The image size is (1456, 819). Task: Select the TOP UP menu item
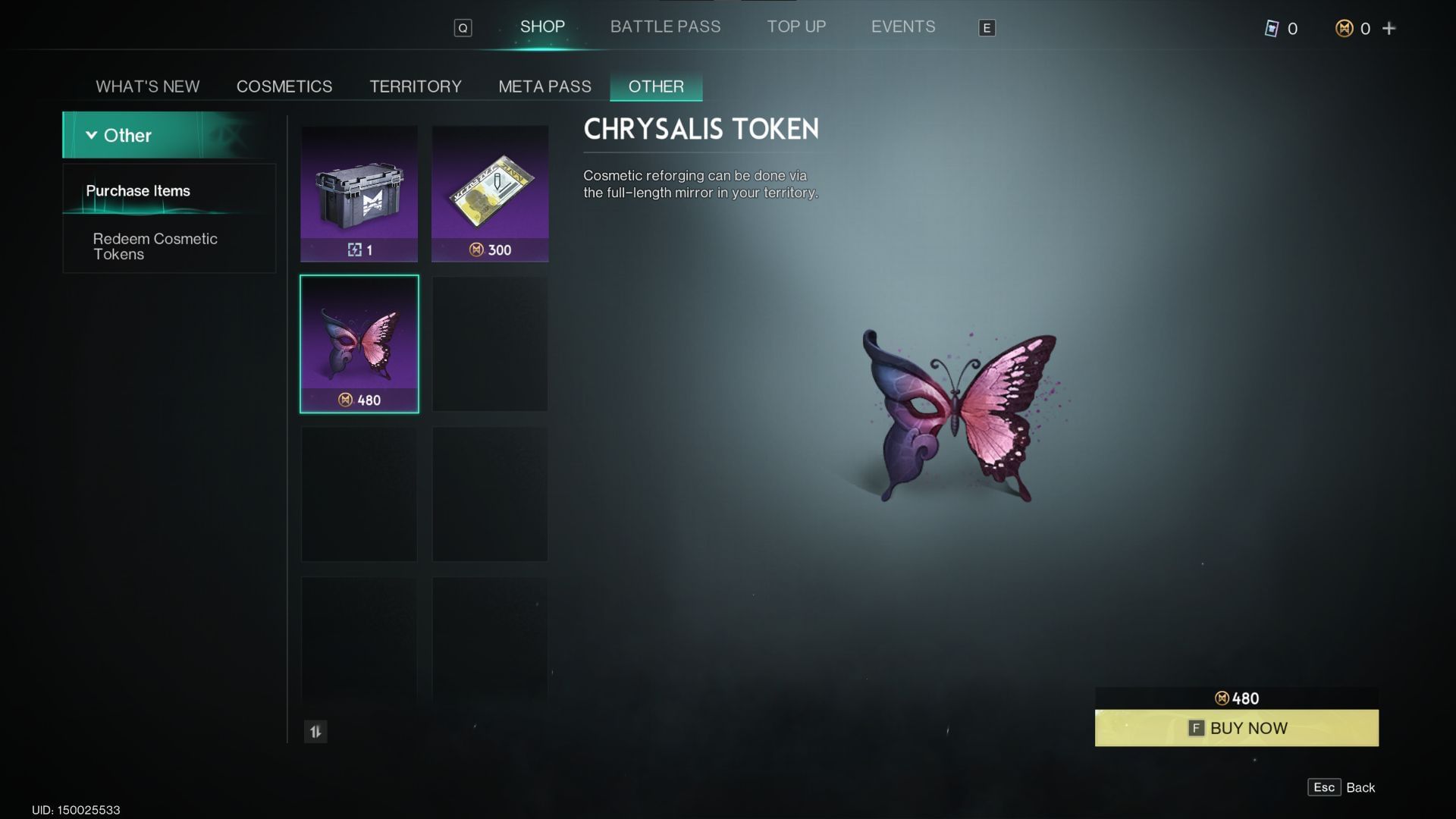pos(796,27)
